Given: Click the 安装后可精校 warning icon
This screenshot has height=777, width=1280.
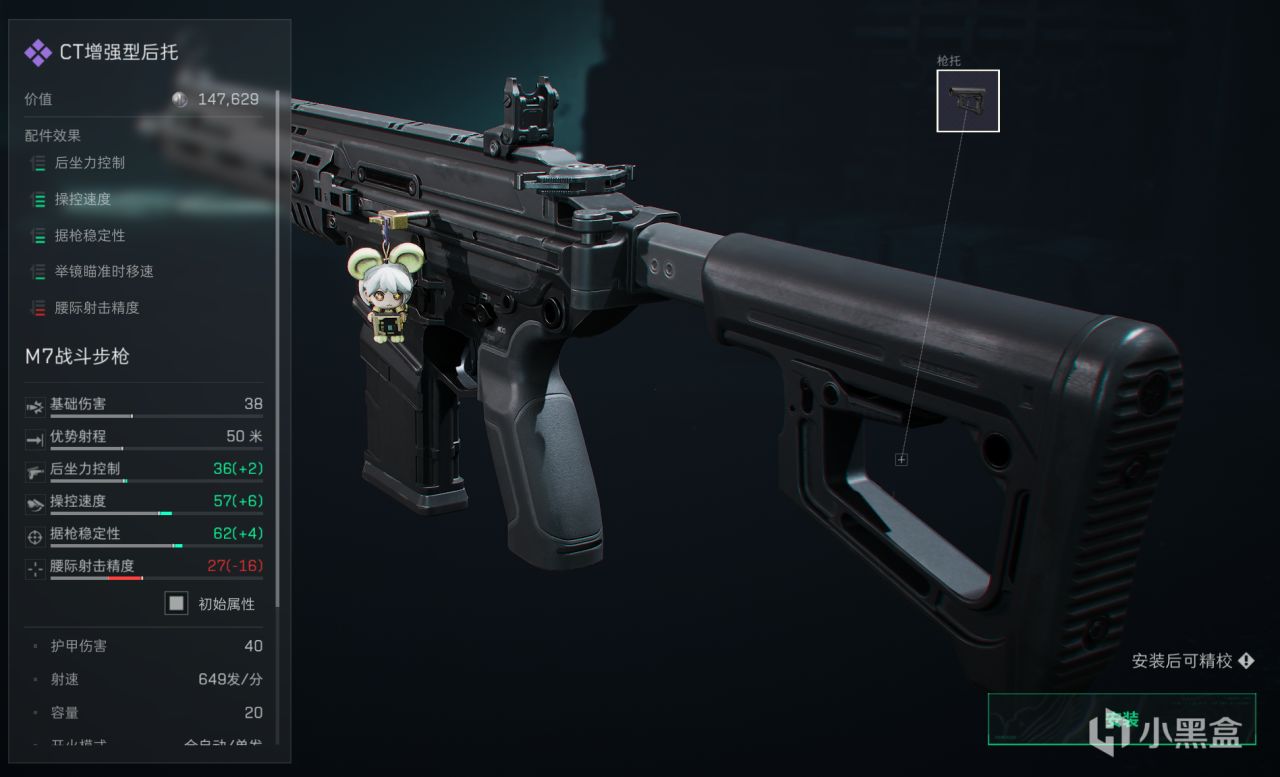Looking at the screenshot, I should pos(1246,661).
